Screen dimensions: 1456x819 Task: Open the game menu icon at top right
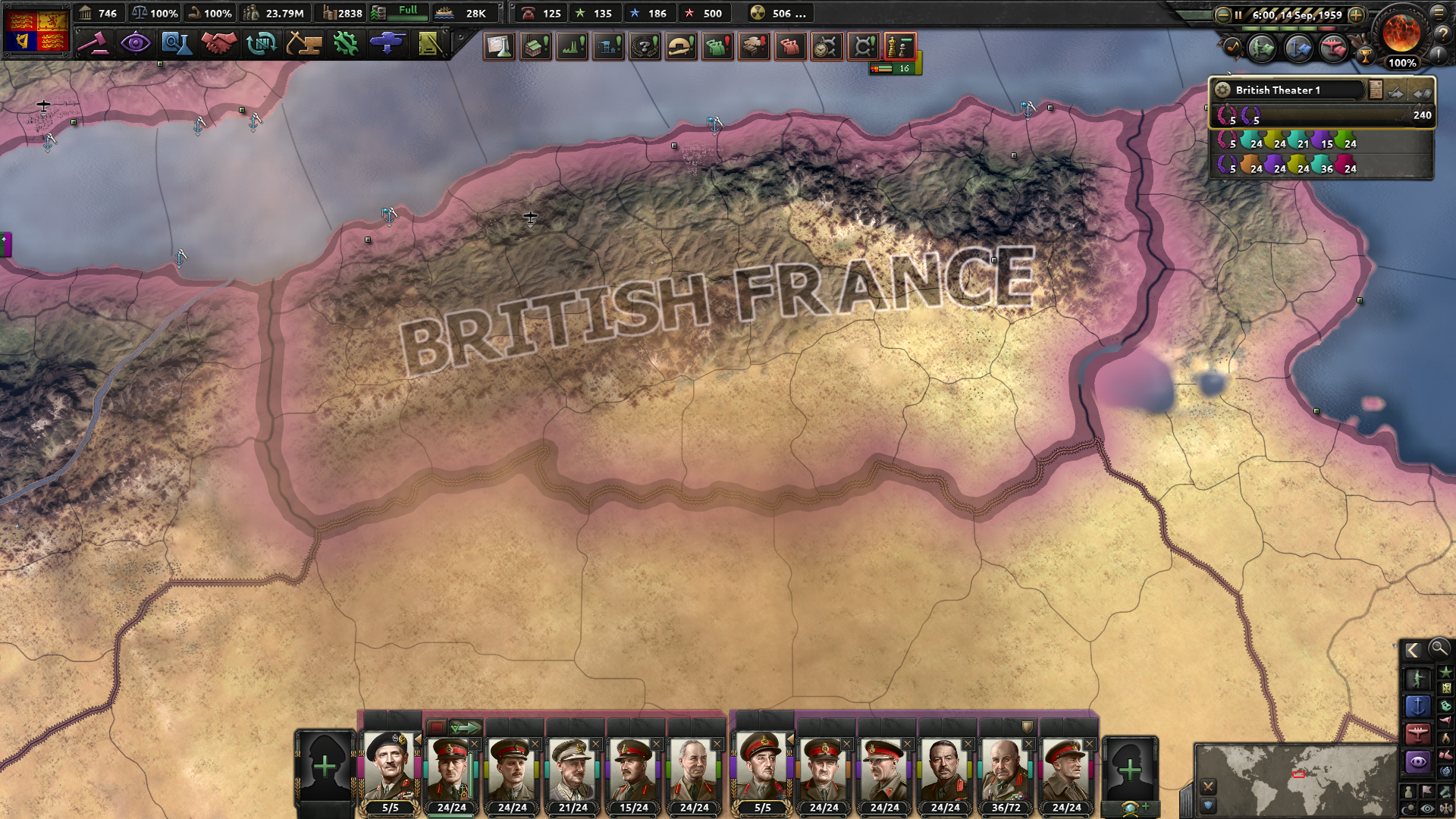coord(1437,14)
